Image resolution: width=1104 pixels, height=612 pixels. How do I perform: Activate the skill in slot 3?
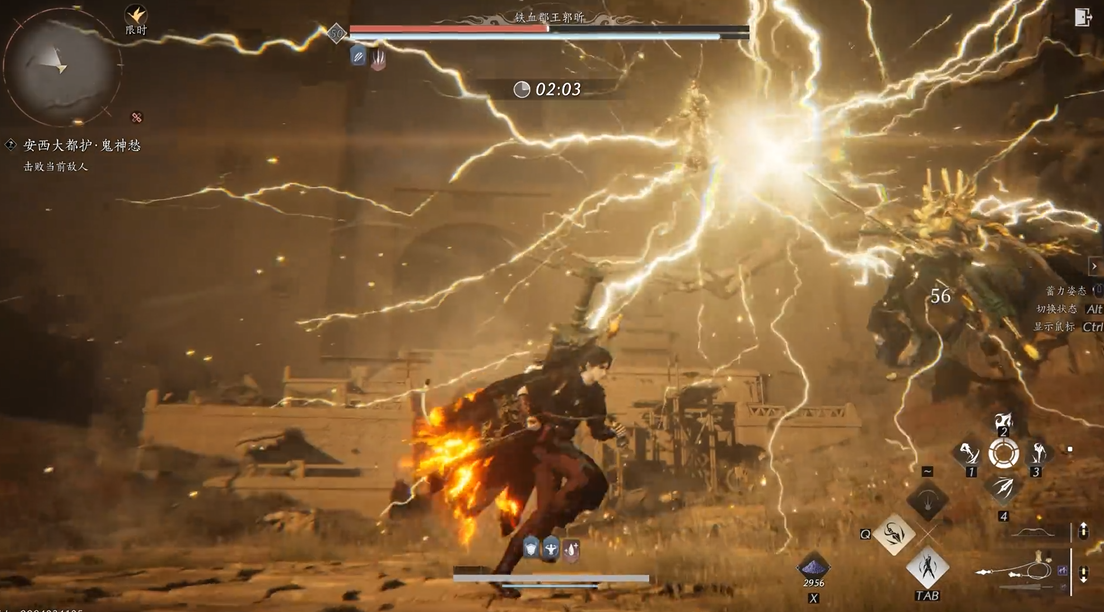pos(1037,453)
